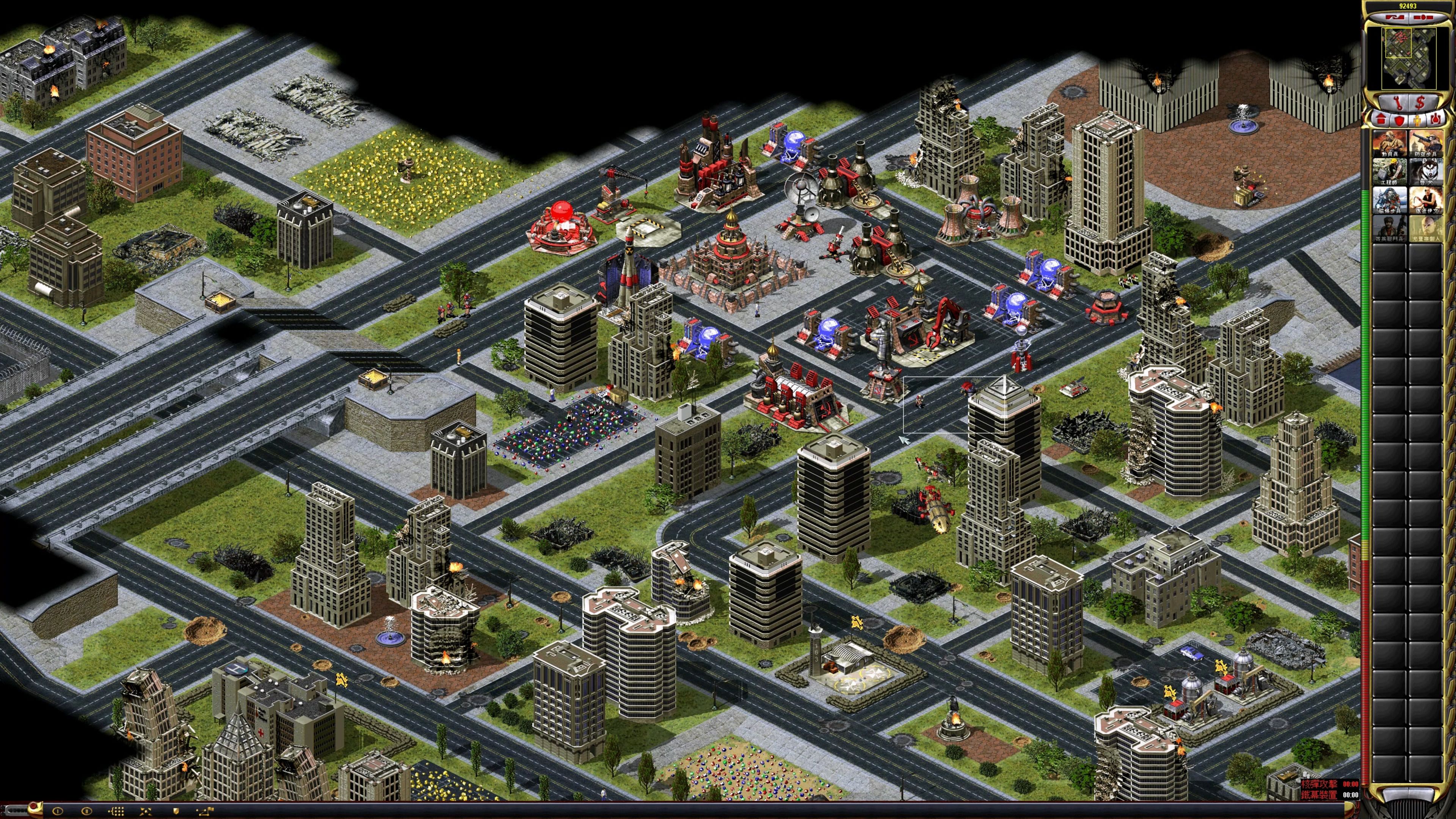The width and height of the screenshot is (1456, 819).
Task: Click the dotted formation select button
Action: coord(116,811)
